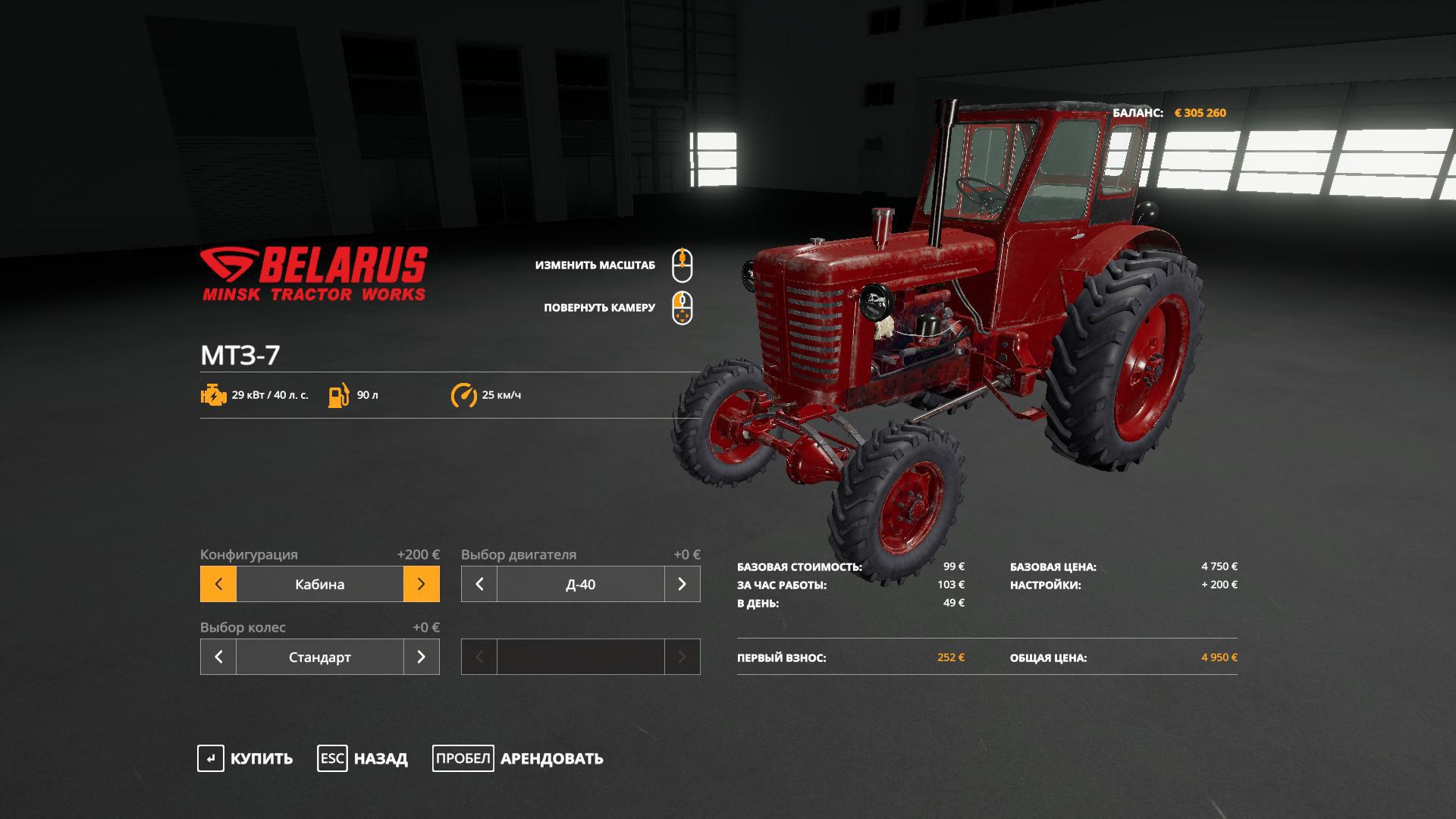
Task: Buy the tractor with Купить
Action: point(245,758)
